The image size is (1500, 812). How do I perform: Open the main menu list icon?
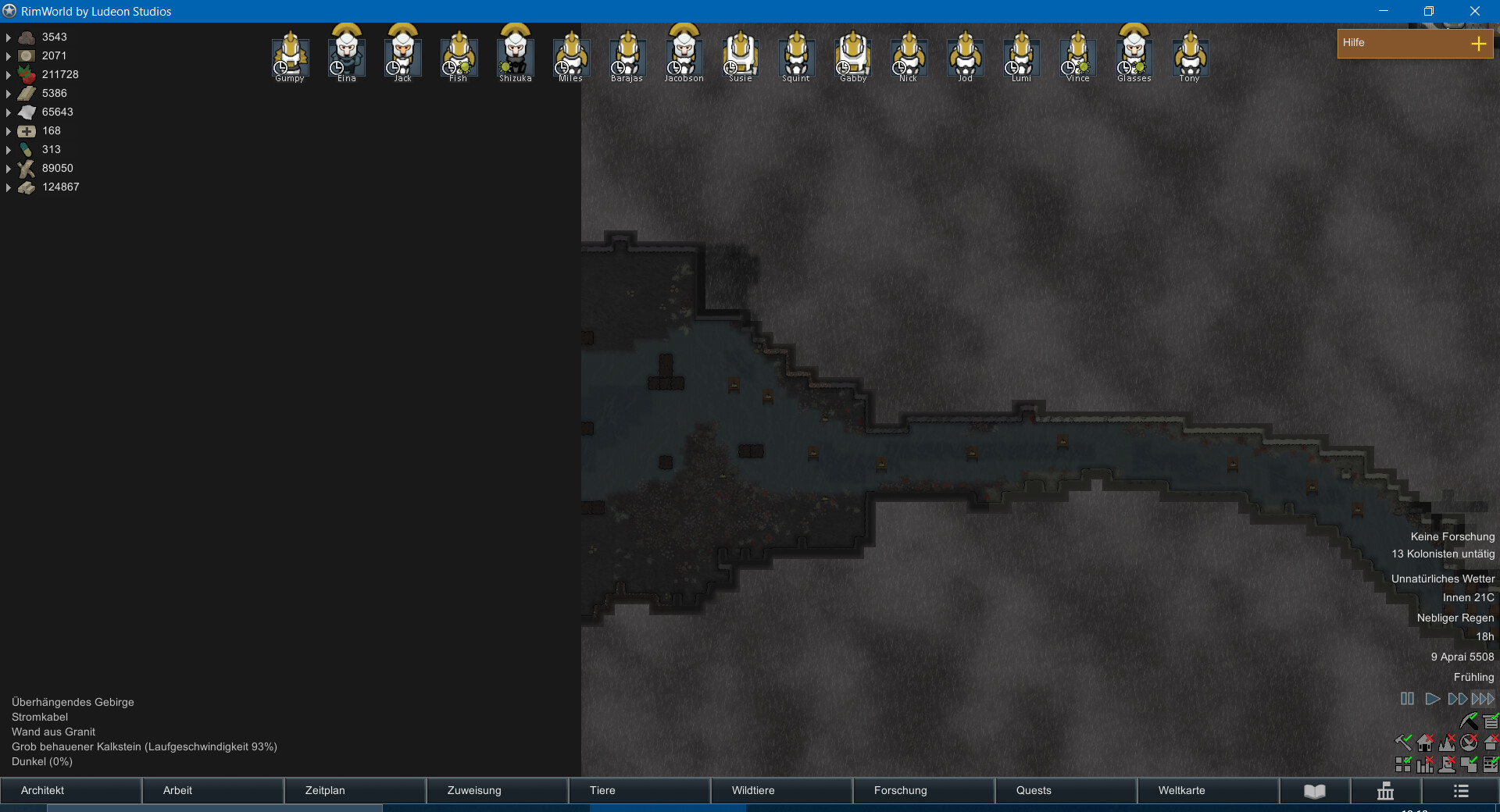pos(1461,792)
